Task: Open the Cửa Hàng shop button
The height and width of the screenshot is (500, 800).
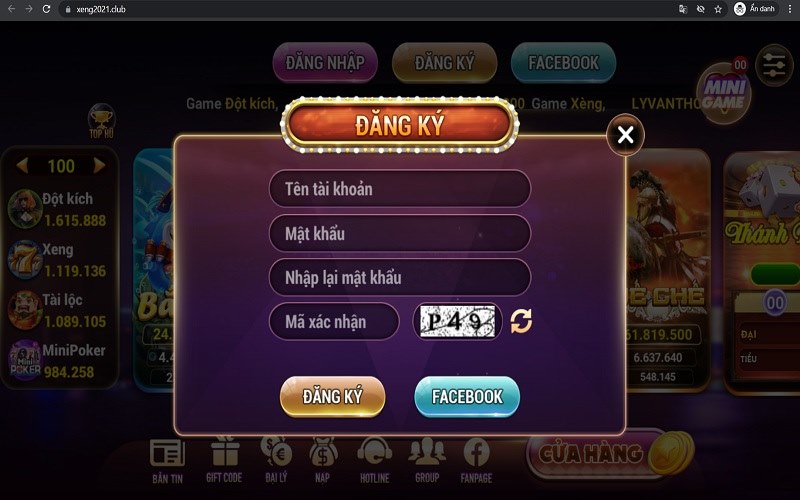Action: [x=595, y=455]
